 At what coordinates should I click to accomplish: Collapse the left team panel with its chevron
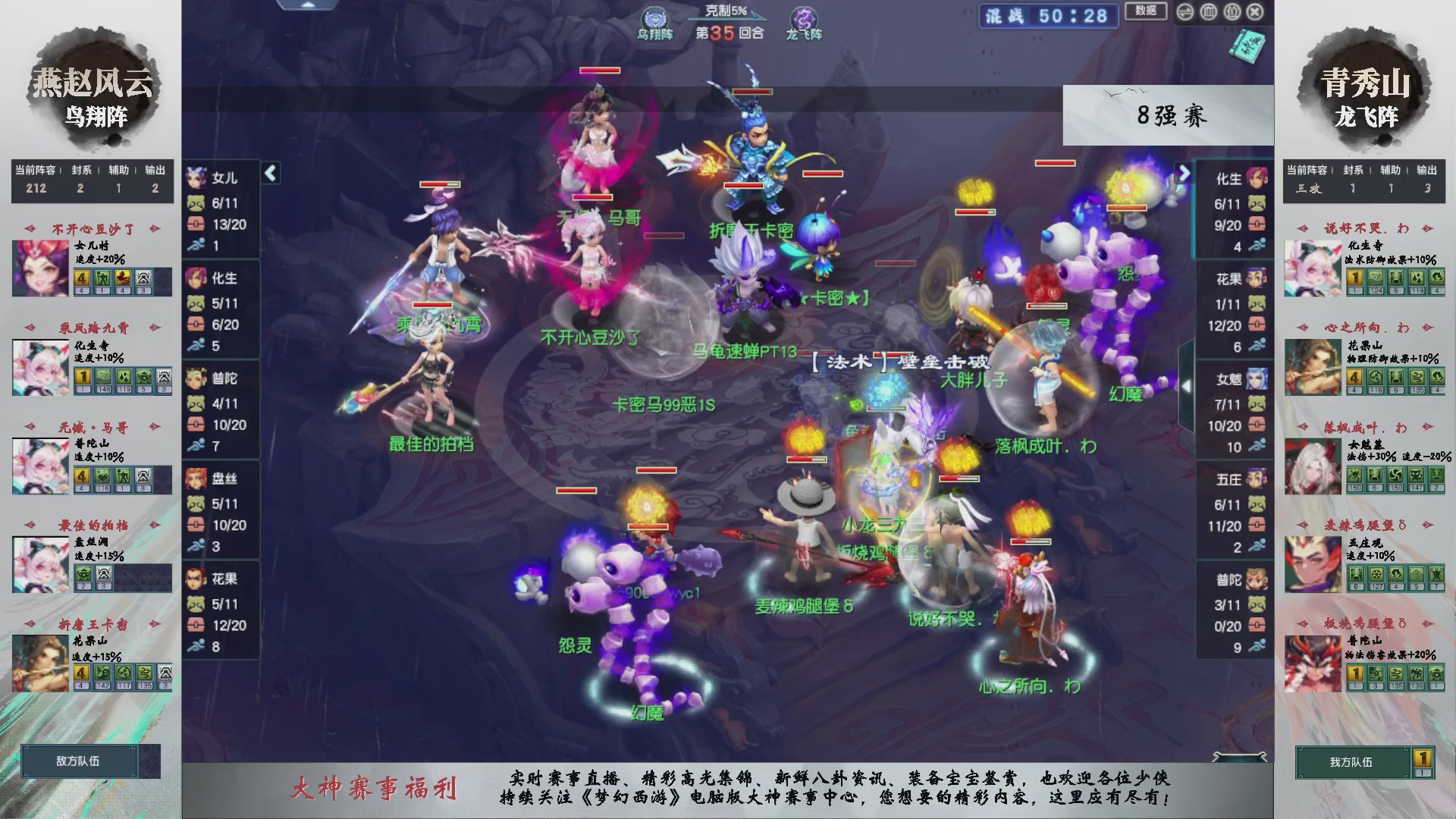(x=269, y=173)
